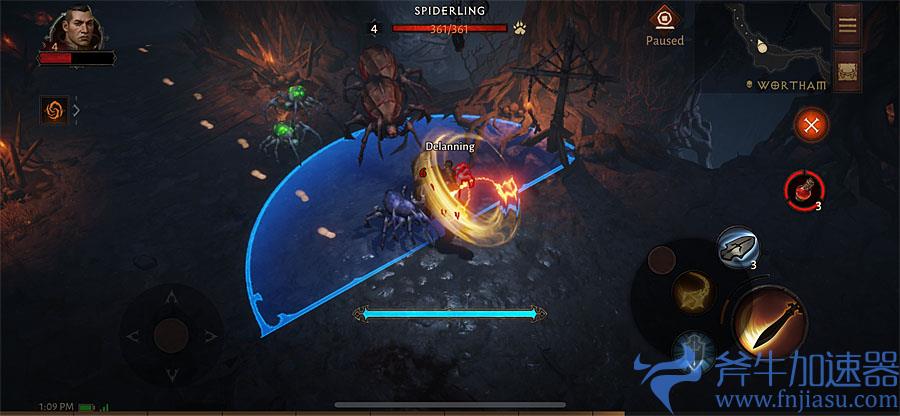Viewport: 900px width, 416px height.
Task: Click the orange crossed-swords target button
Action: (x=809, y=125)
